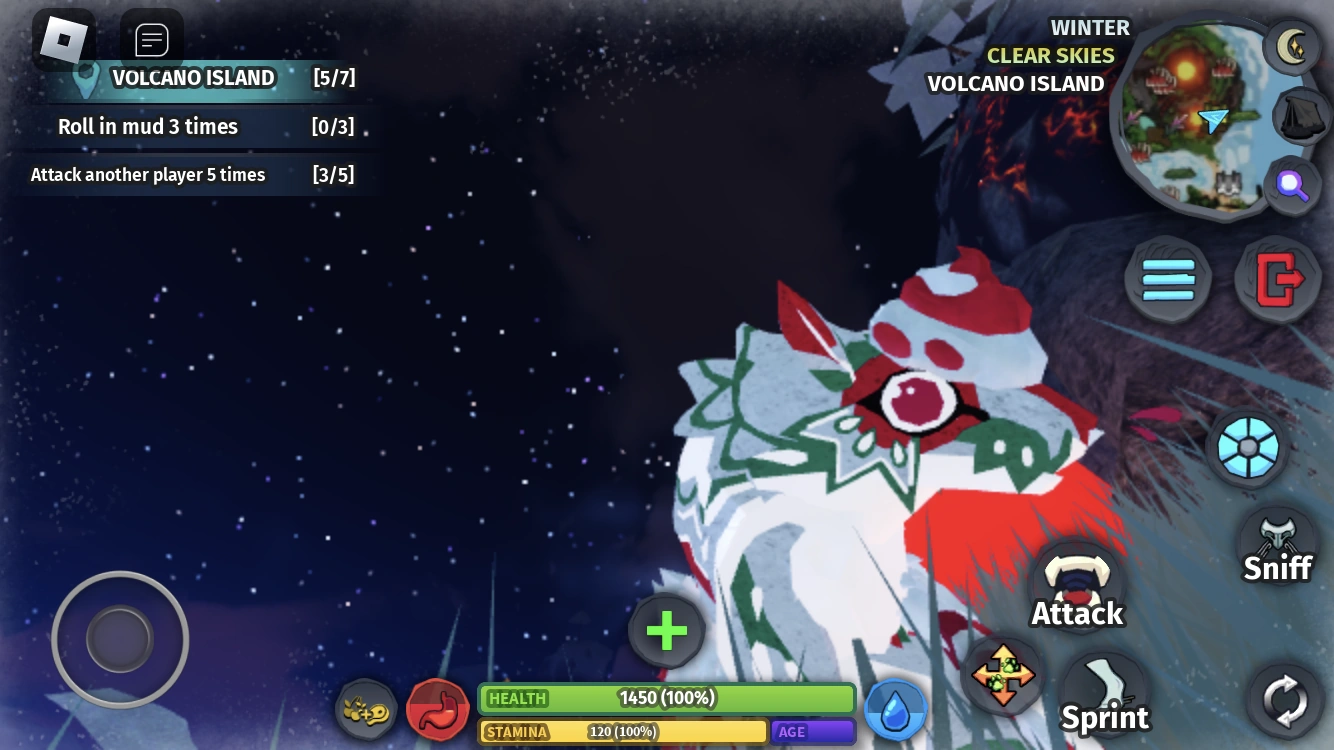Tap the Attack jaw button

pyautogui.click(x=1077, y=585)
